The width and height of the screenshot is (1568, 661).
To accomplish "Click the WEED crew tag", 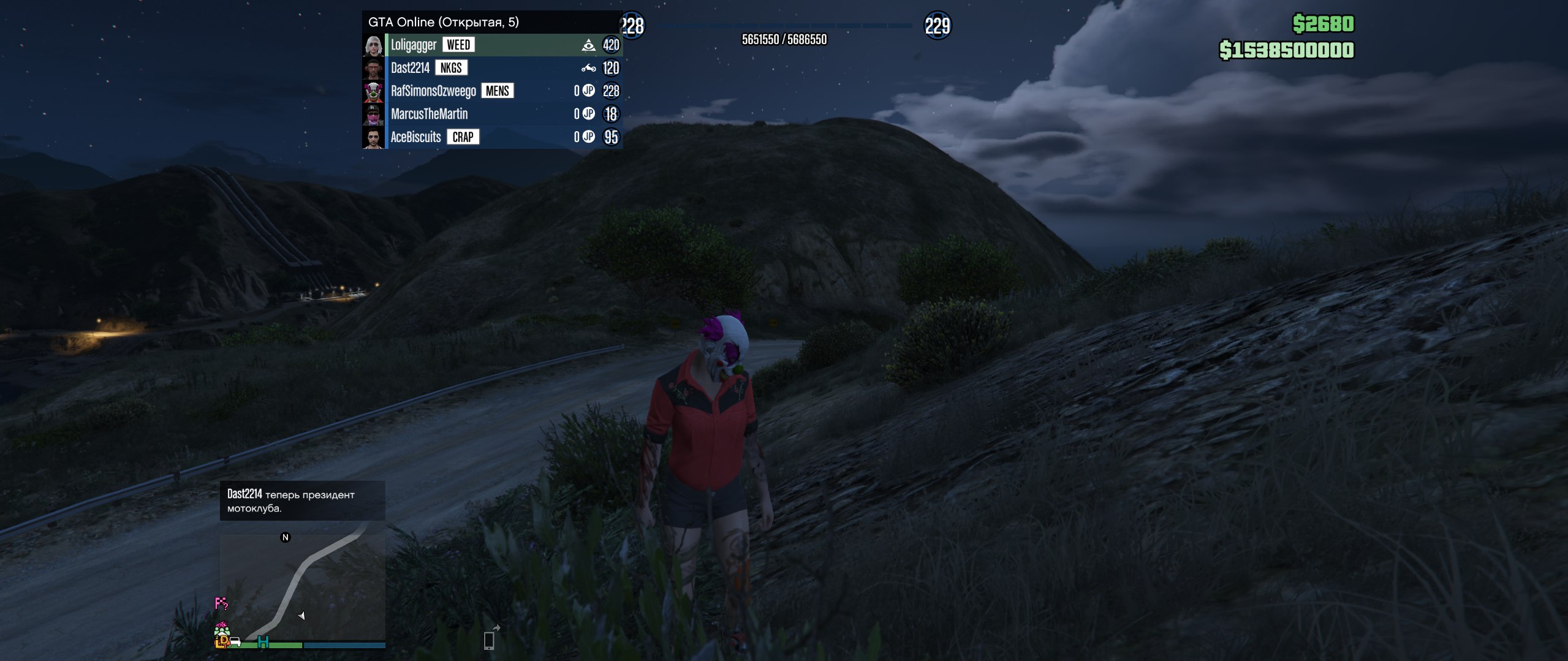I will tap(458, 45).
